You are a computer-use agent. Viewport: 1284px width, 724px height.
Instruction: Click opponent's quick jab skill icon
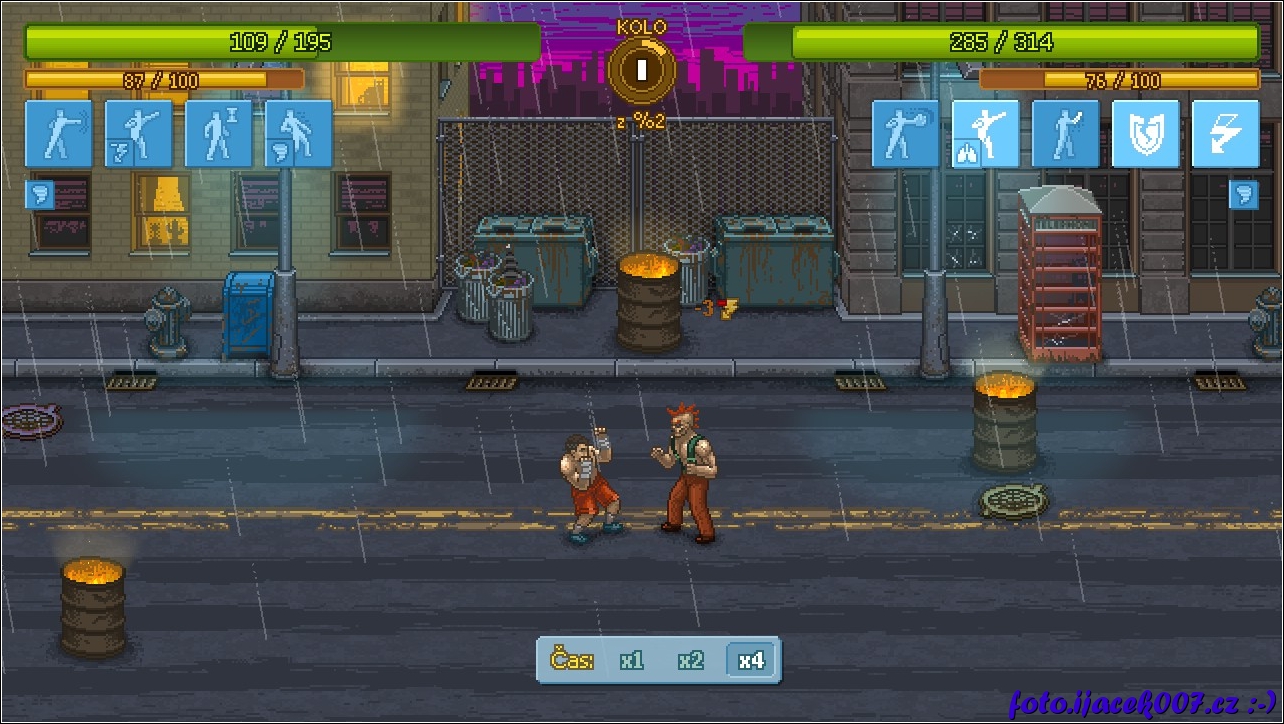1066,134
